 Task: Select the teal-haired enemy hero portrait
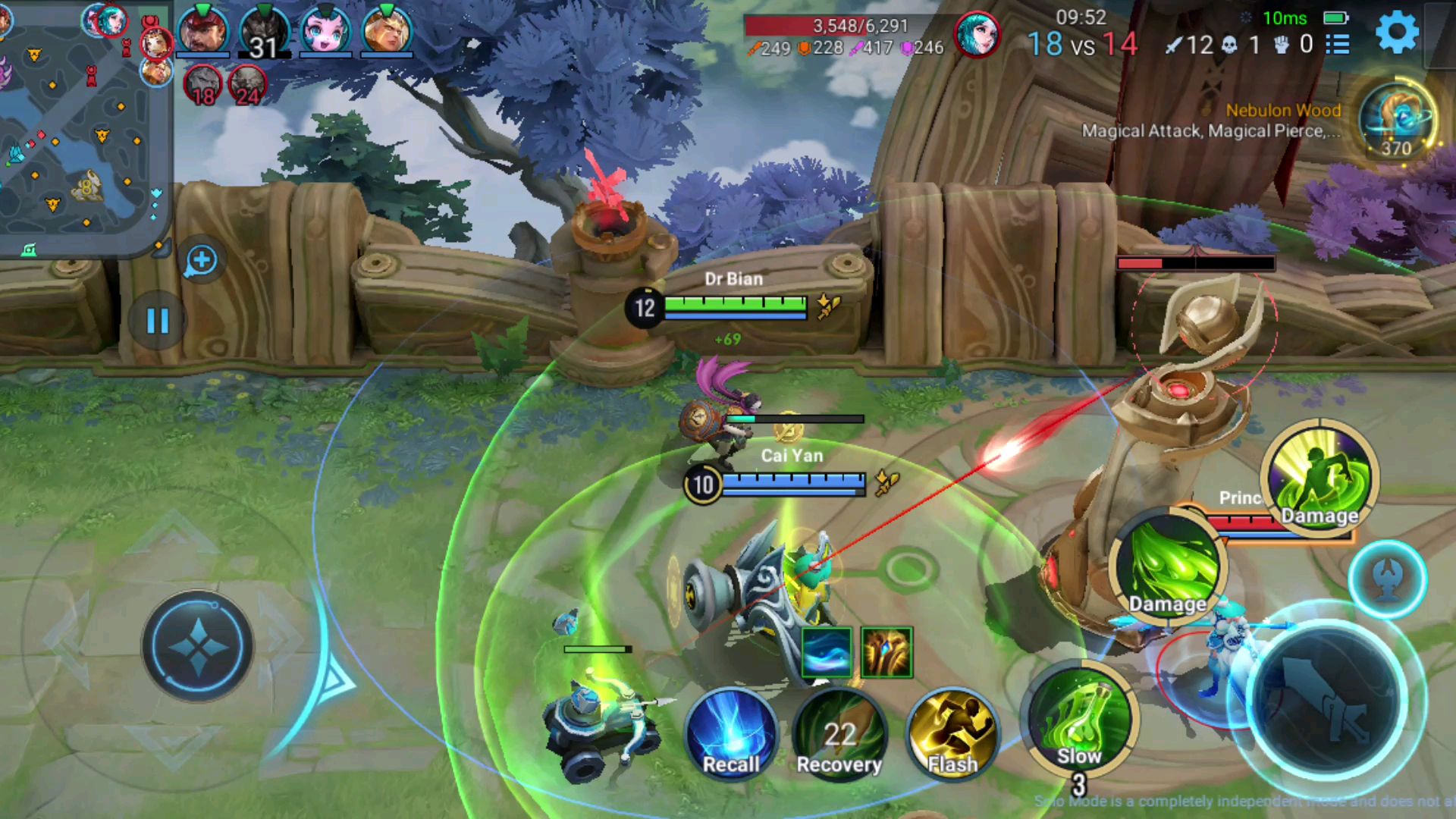click(977, 34)
